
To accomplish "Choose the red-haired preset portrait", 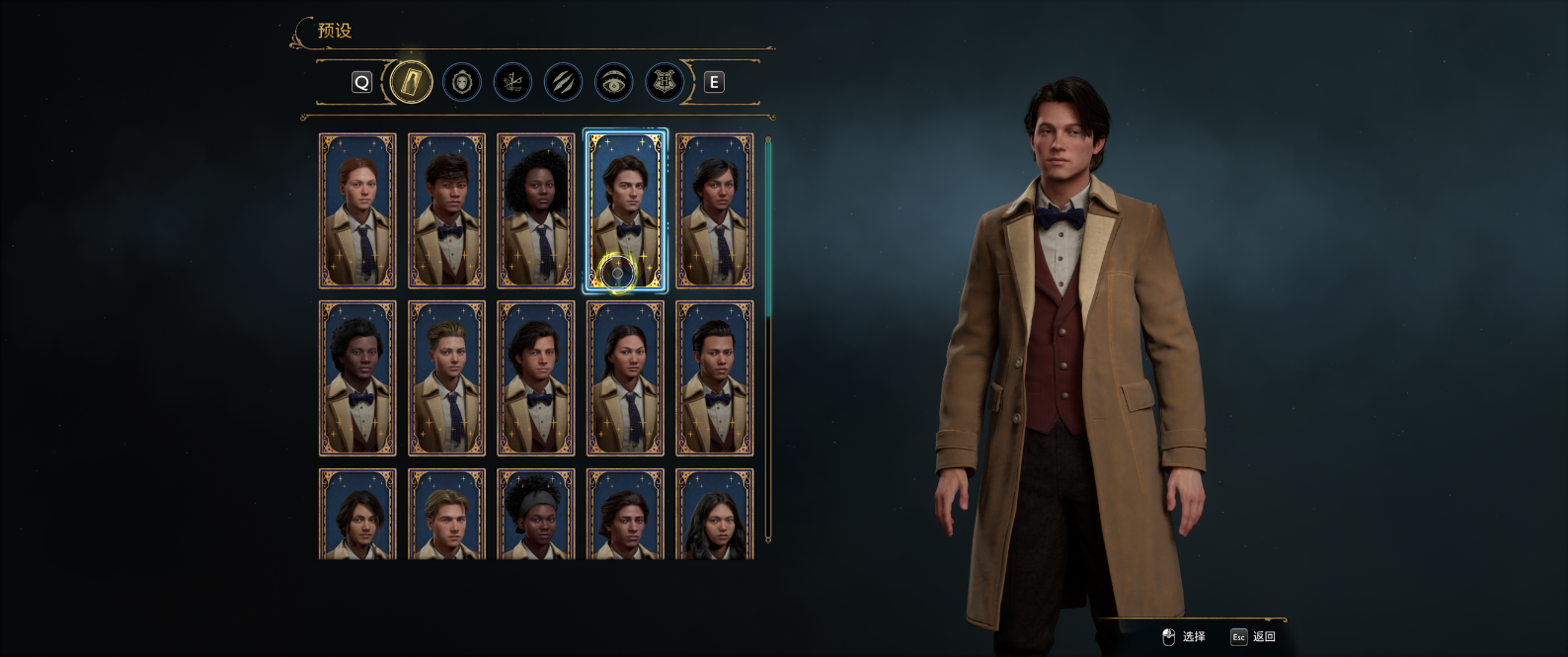I will click(x=357, y=210).
